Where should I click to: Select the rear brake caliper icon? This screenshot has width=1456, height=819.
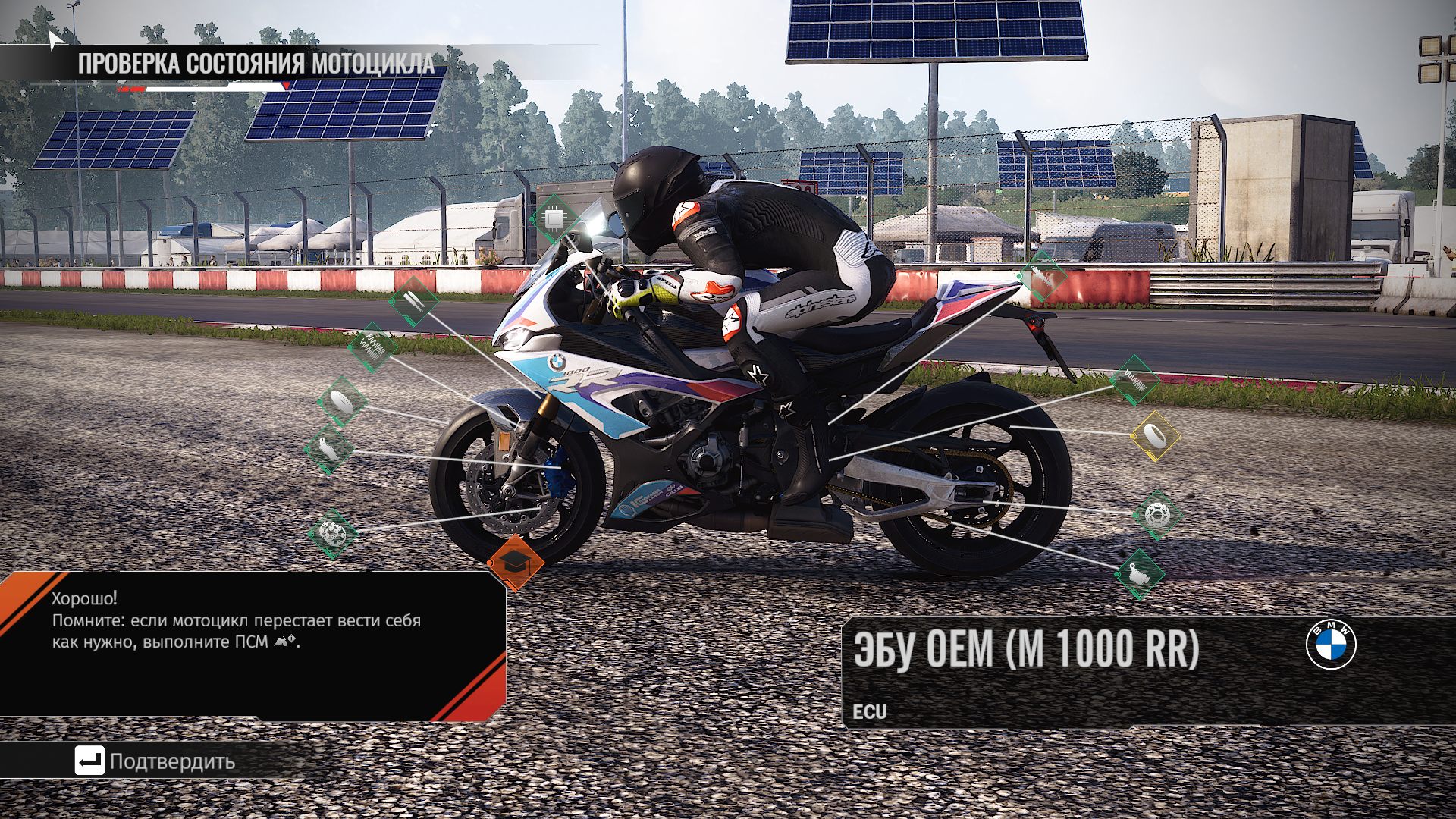point(1139,574)
